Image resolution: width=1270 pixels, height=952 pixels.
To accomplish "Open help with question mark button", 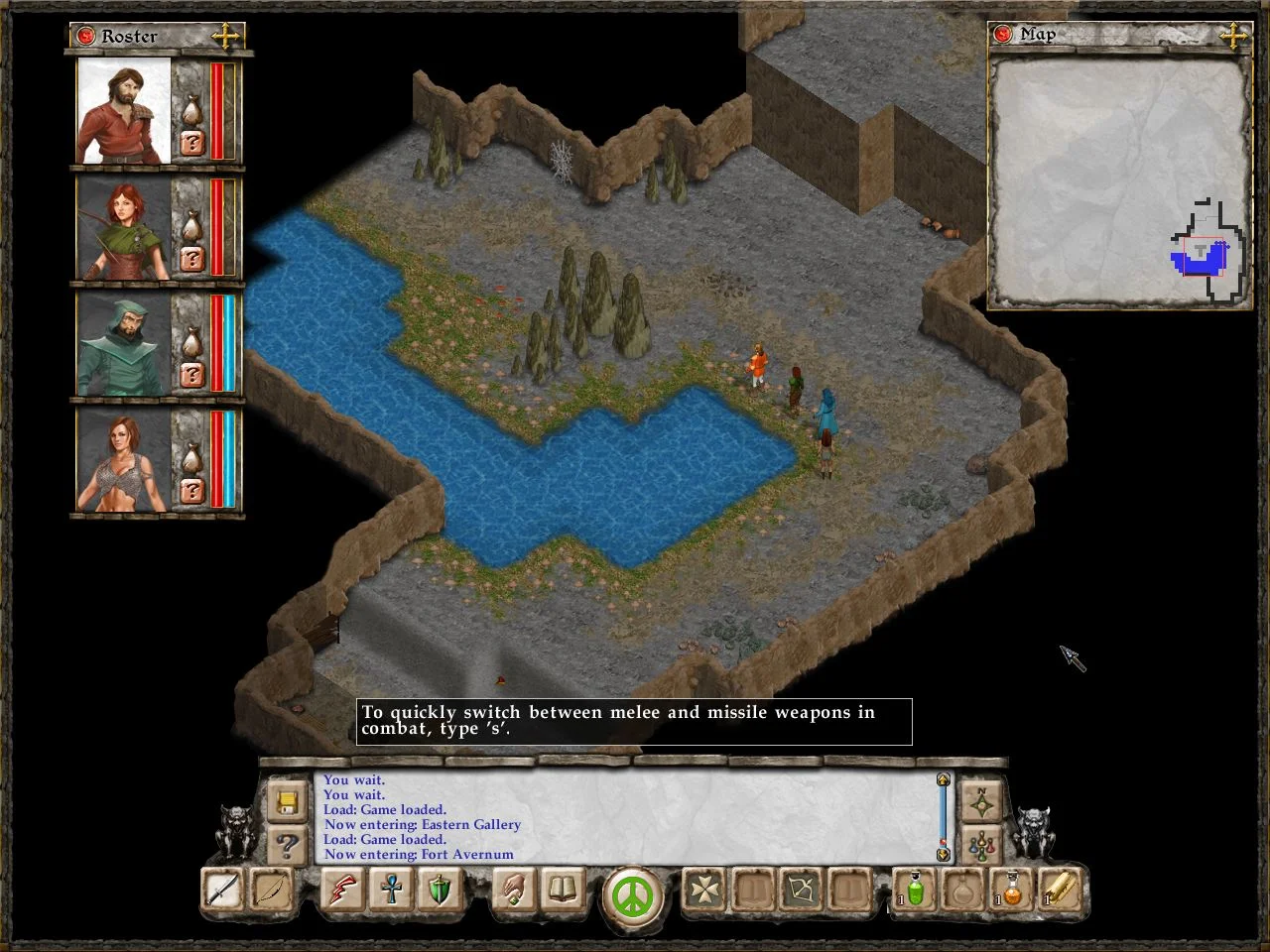I will tap(287, 846).
